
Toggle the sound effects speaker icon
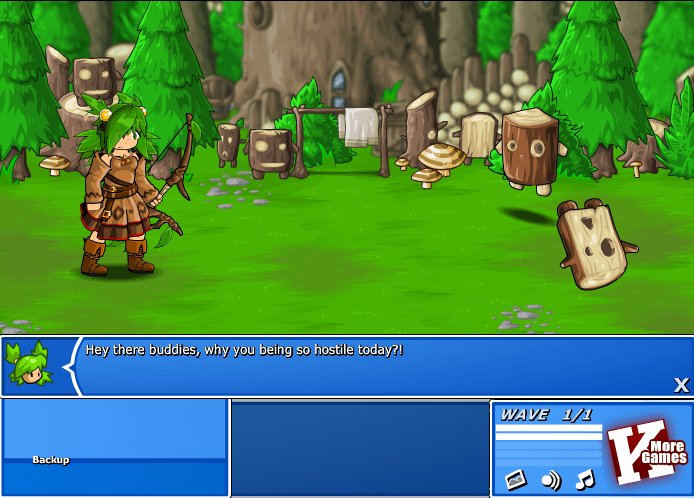[x=551, y=480]
